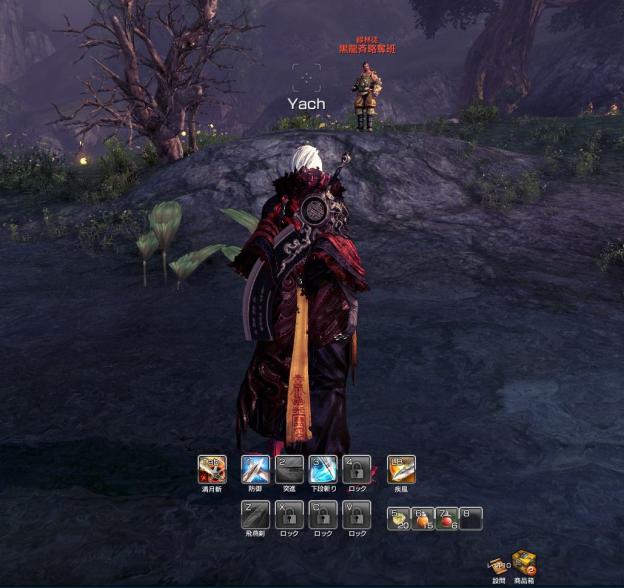Use the orange potion in slot 6

coord(423,518)
